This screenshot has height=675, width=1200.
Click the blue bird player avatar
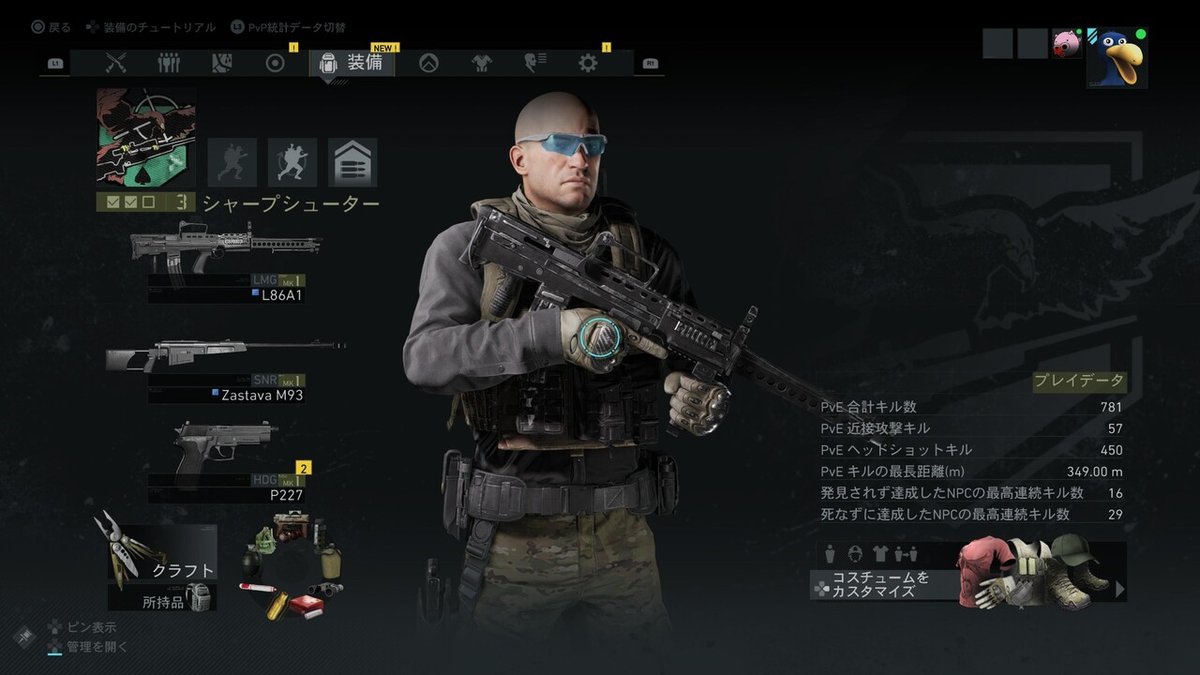point(1116,58)
